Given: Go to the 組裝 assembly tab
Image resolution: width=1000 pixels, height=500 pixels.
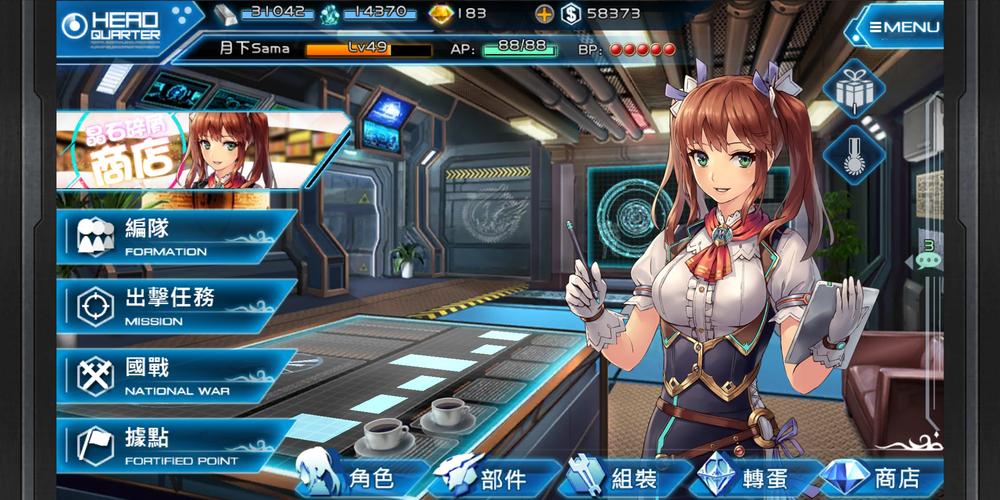Looking at the screenshot, I should 625,478.
